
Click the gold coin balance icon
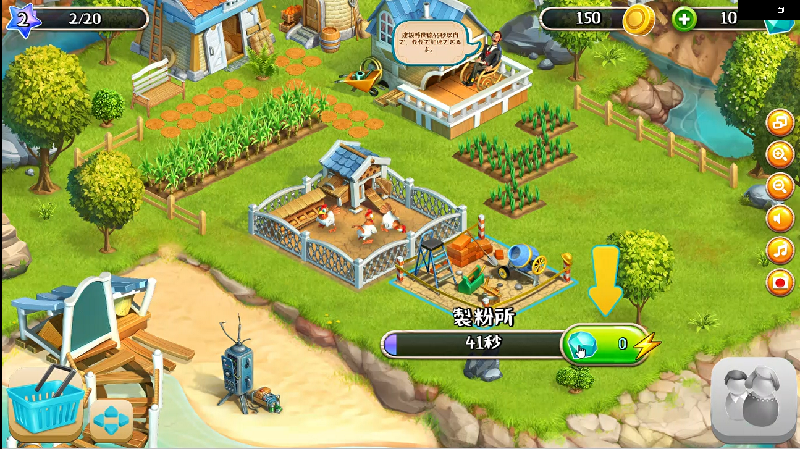click(637, 19)
